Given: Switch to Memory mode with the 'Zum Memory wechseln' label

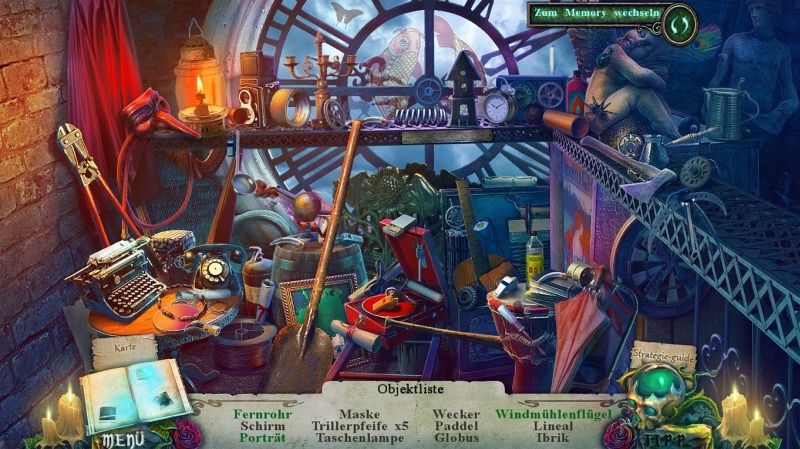Looking at the screenshot, I should coord(594,15).
